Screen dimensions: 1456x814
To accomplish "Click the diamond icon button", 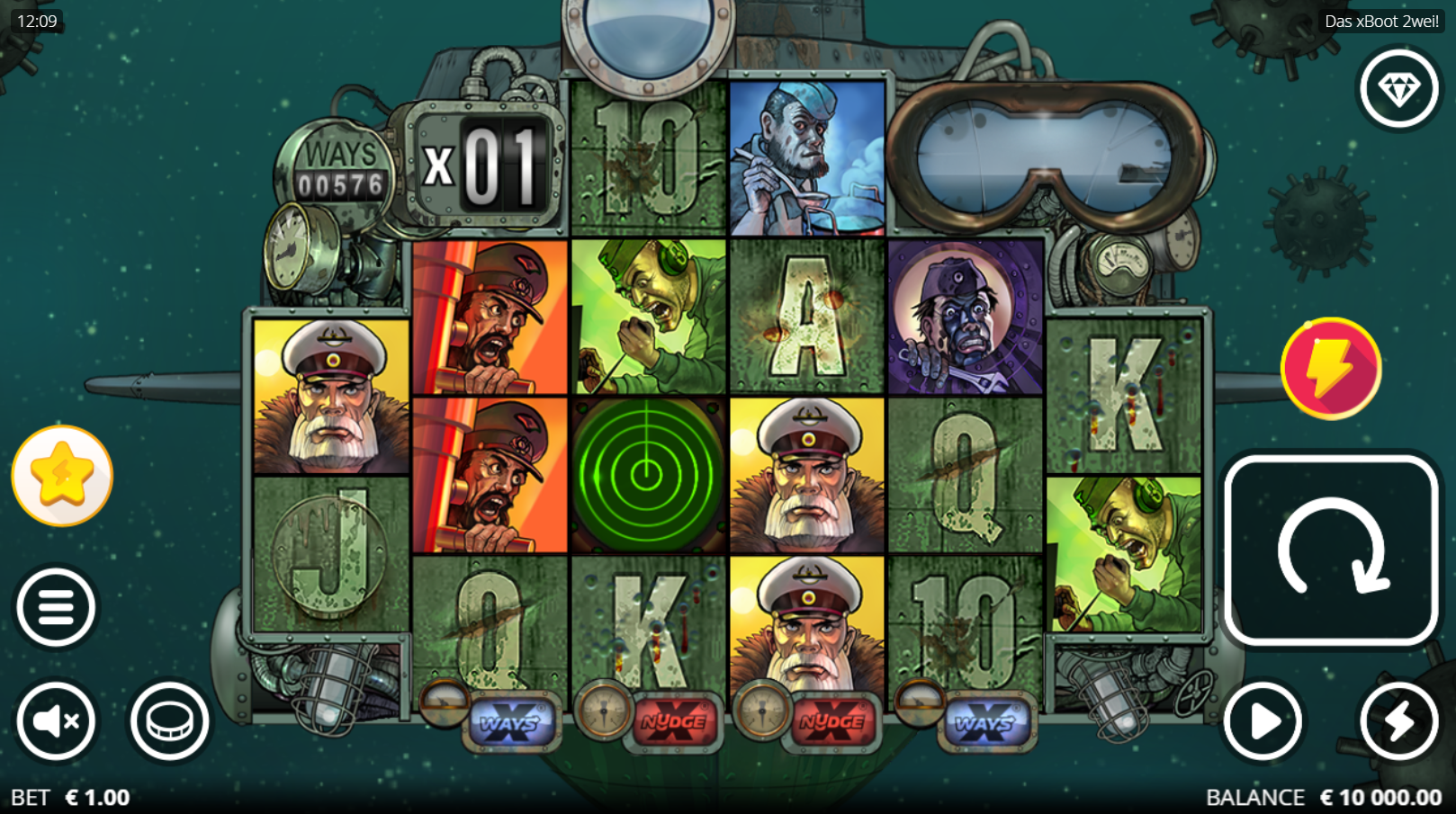I will click(x=1398, y=89).
